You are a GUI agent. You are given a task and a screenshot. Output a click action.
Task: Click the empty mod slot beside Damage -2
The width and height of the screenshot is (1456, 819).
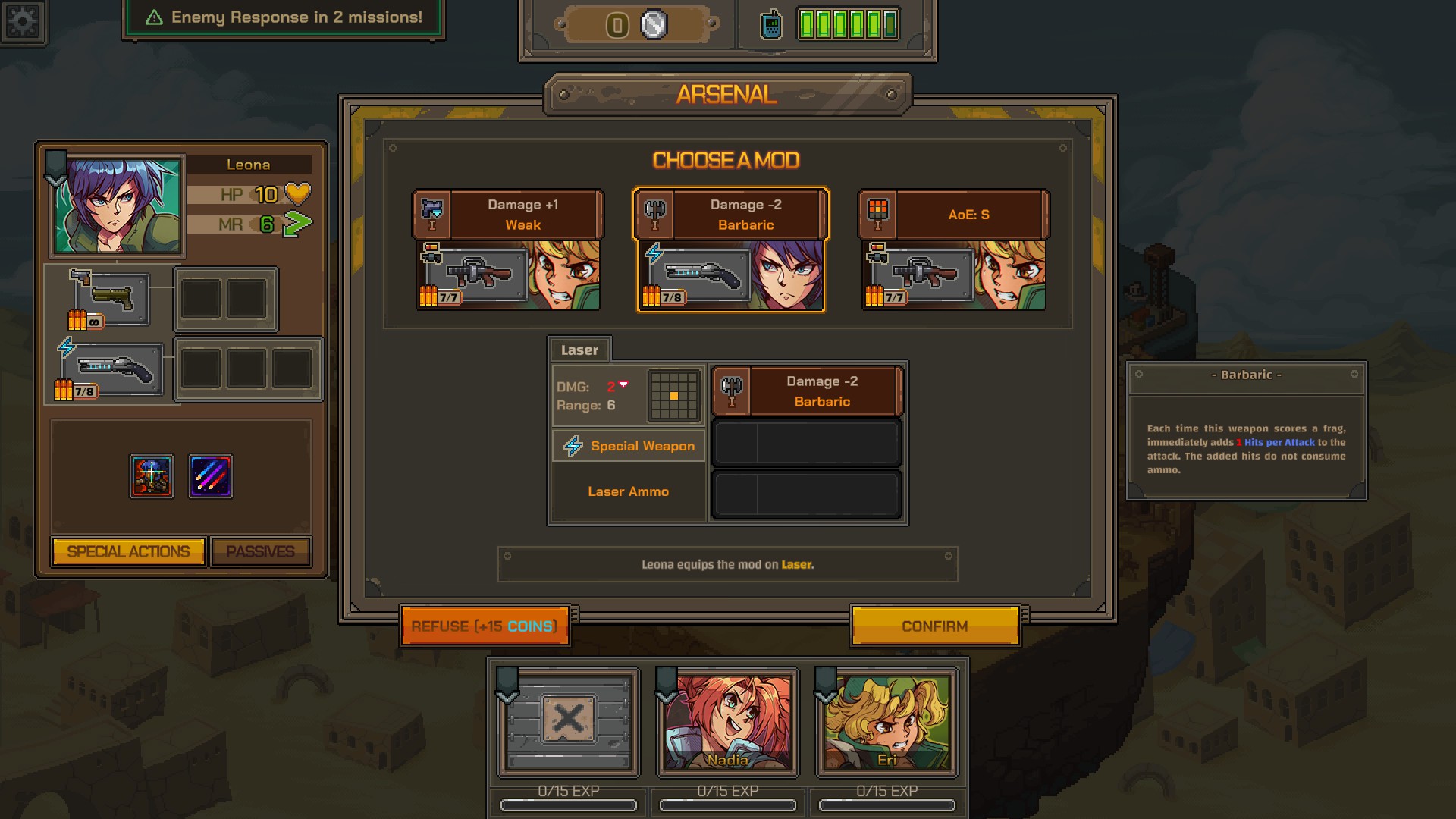807,442
